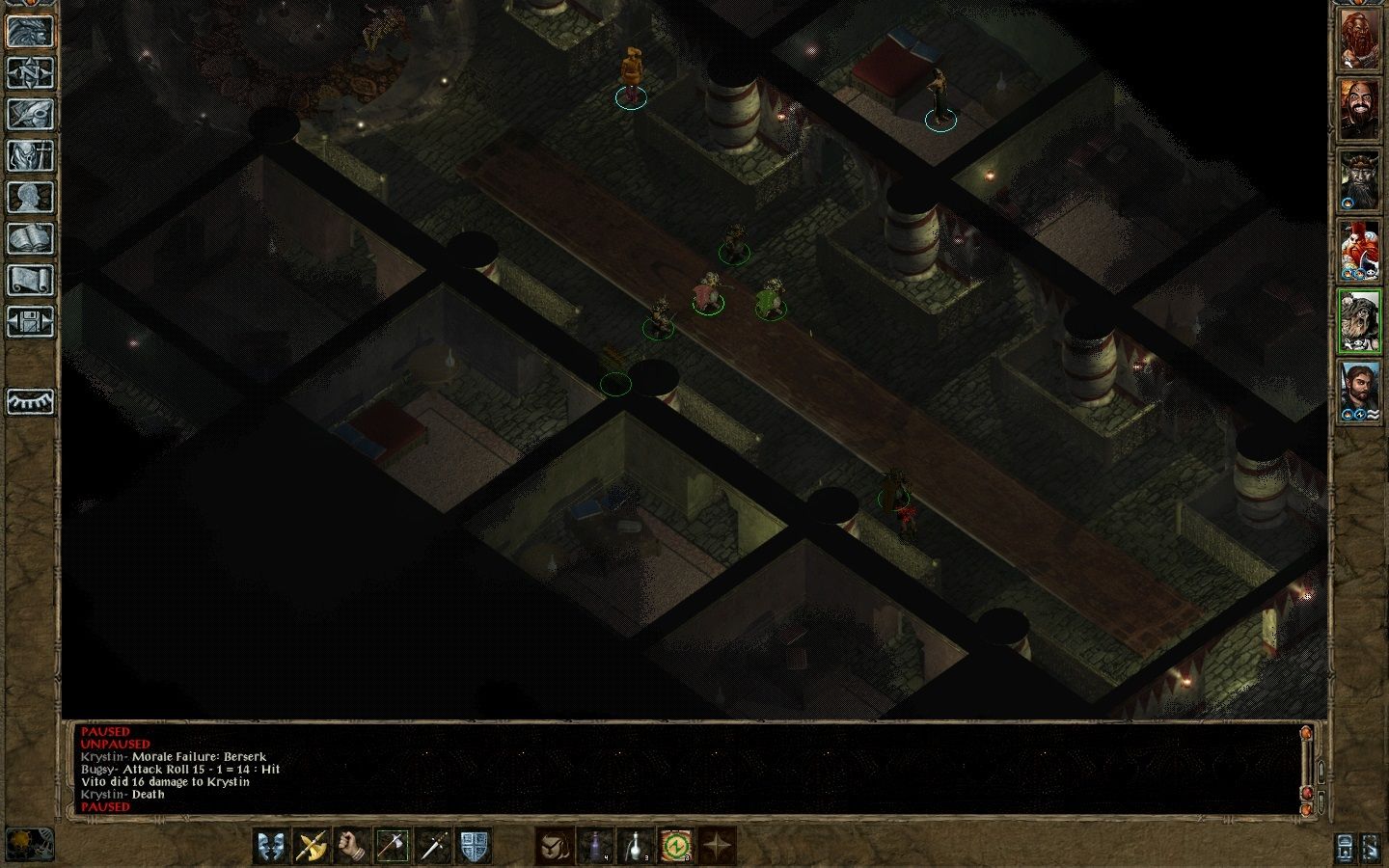This screenshot has width=1389, height=868.
Task: Open the priest scroll screen
Action: (x=31, y=280)
